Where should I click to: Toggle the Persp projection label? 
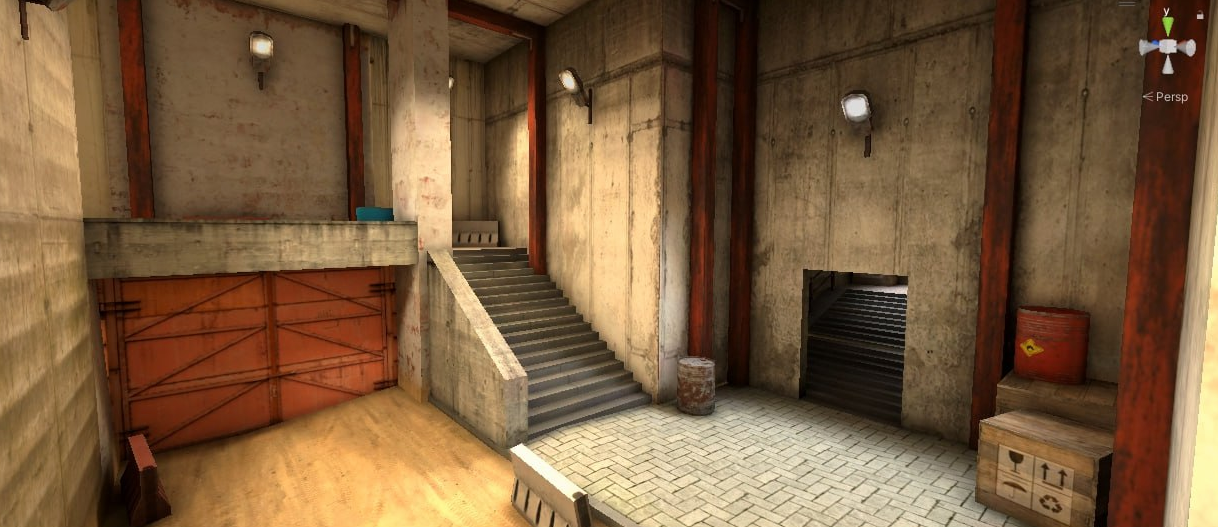click(x=1170, y=97)
